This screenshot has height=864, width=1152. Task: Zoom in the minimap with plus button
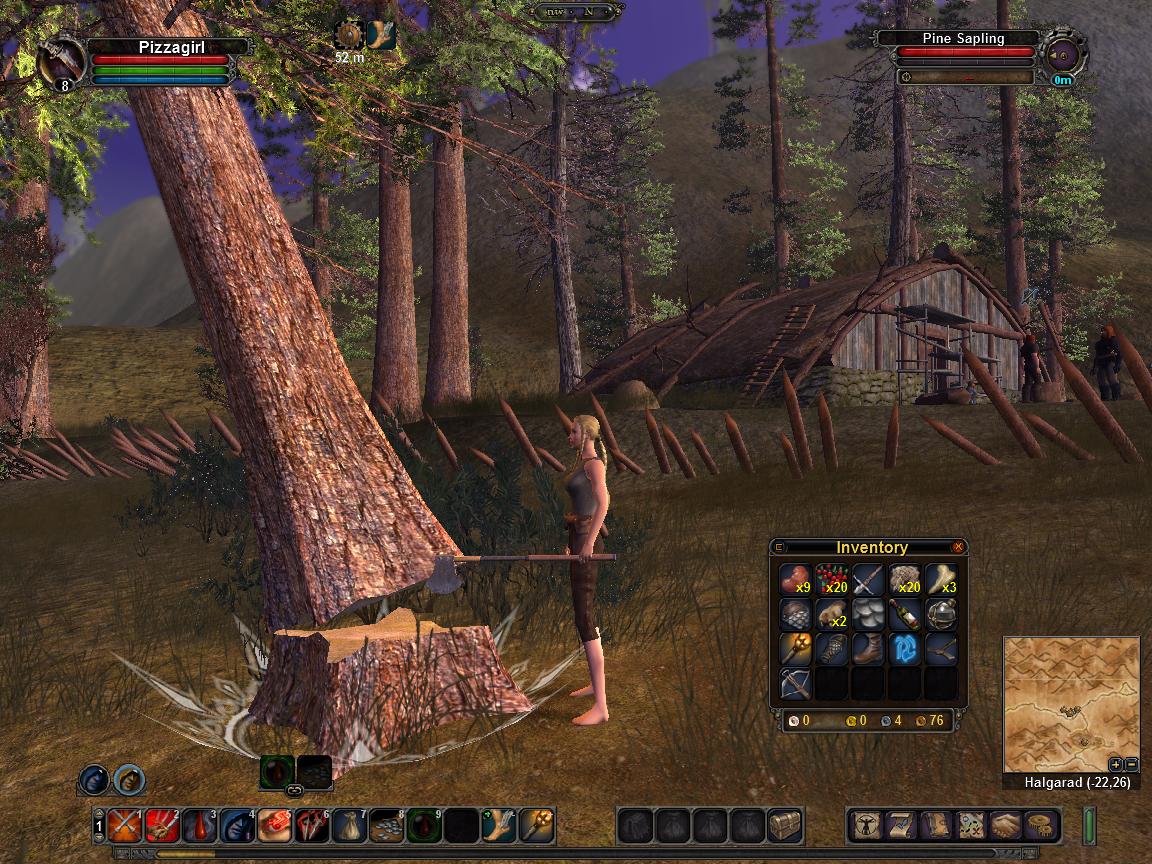pos(1116,764)
